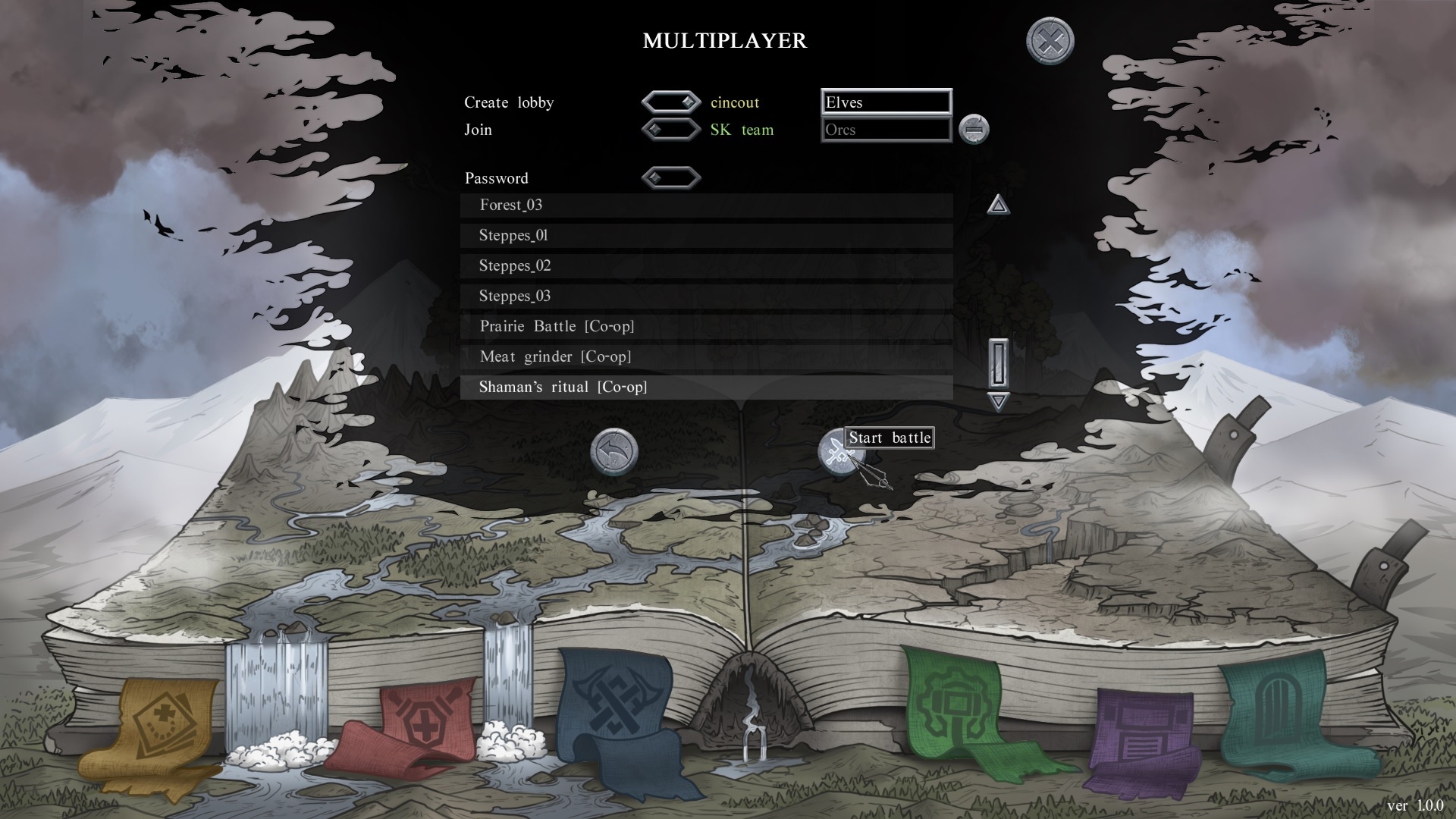Click the map list scrollbar handle
Viewport: 1456px width, 819px height.
click(x=998, y=363)
